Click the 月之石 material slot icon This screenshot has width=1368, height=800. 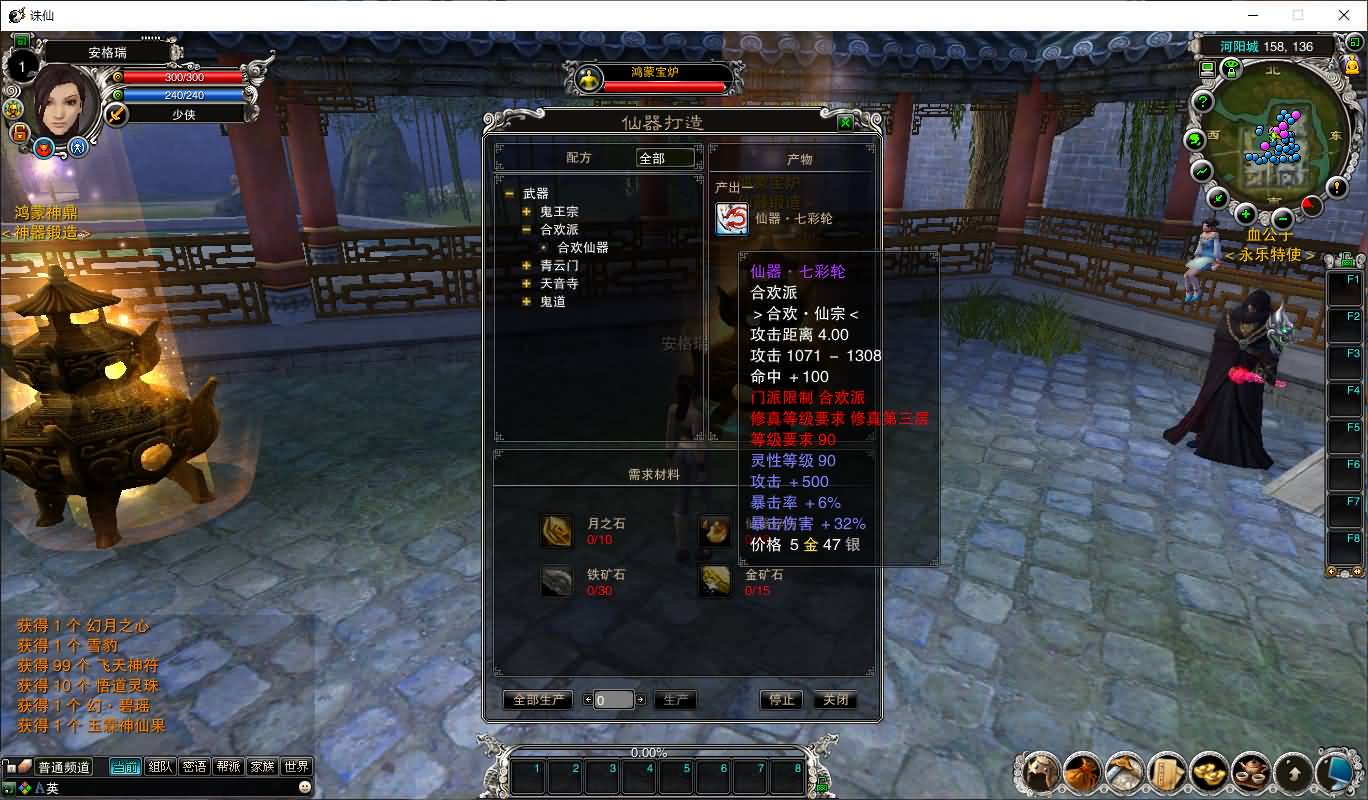coord(557,531)
